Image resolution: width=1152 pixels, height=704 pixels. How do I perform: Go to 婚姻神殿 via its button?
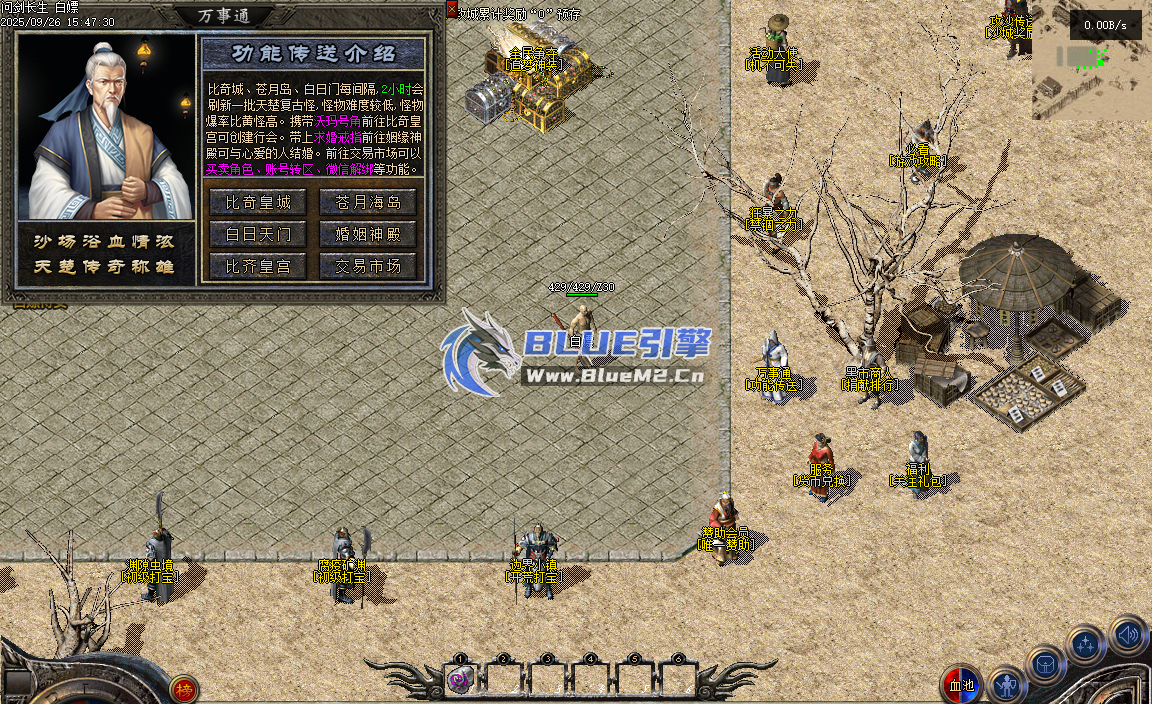click(368, 234)
